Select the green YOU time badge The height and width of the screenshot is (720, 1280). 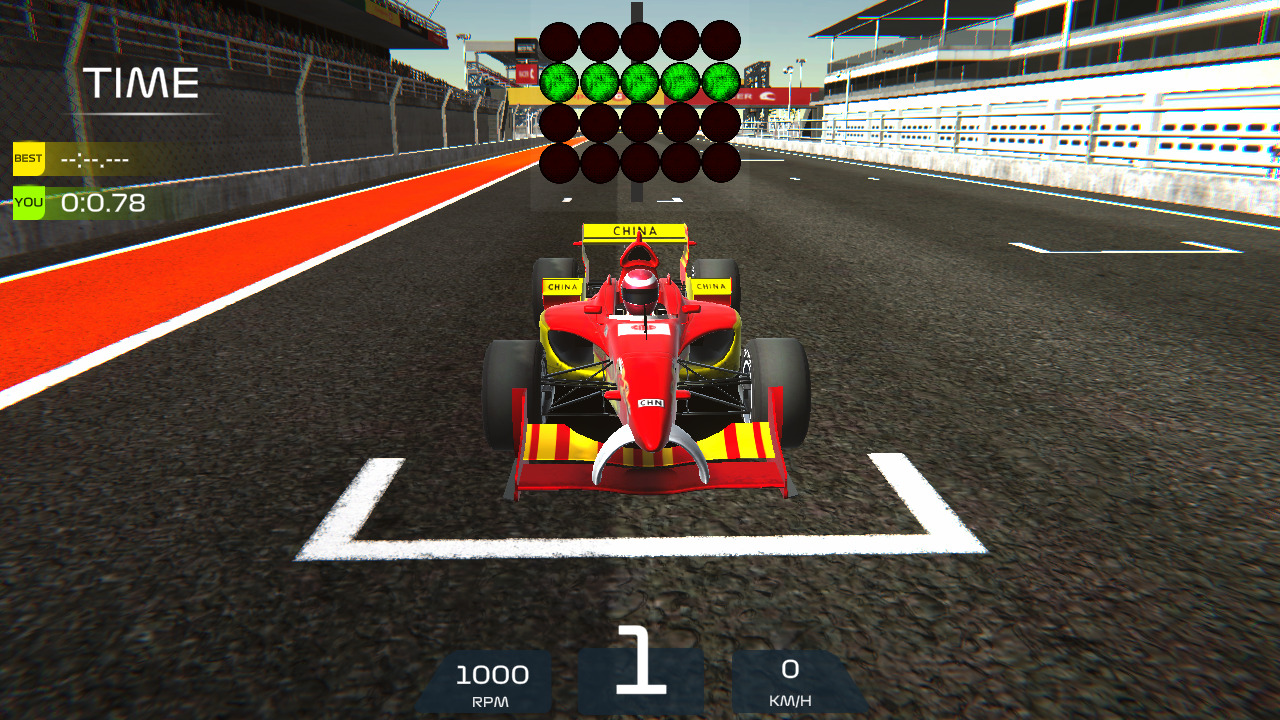[27, 201]
